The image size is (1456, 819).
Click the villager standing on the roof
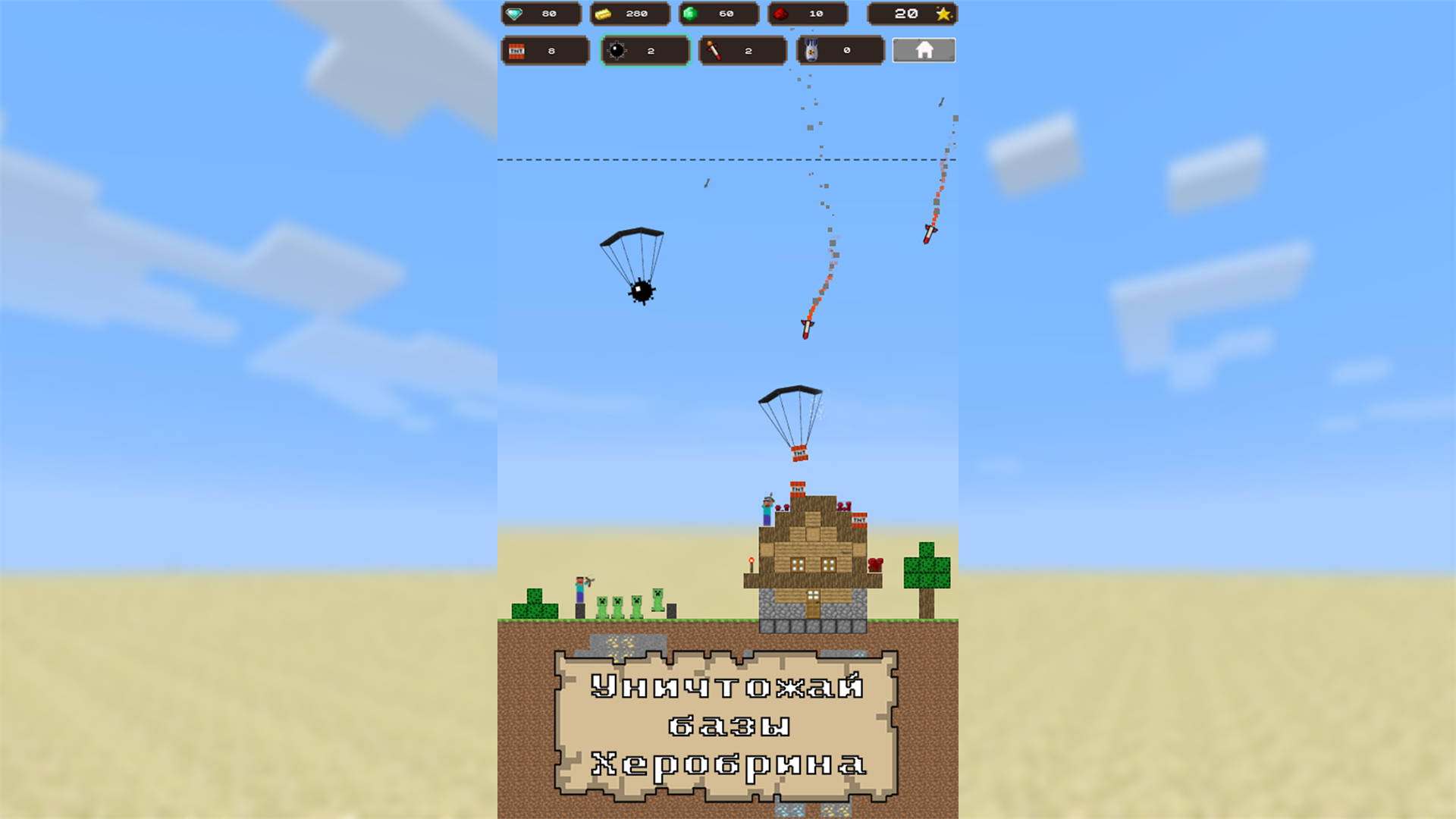767,508
